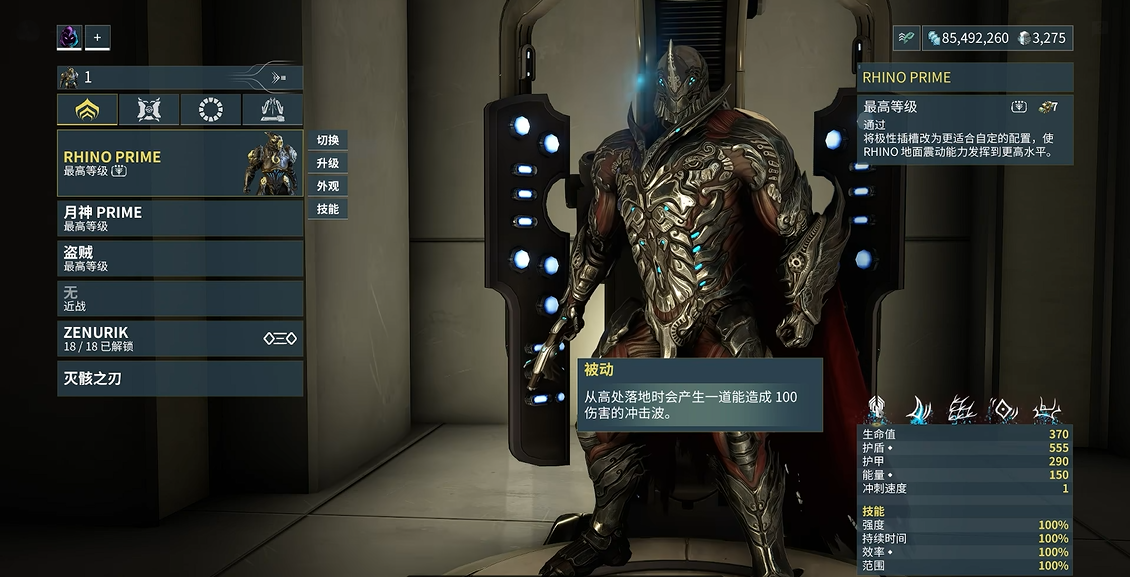Switch to the segmented ring icon tab

(x=211, y=110)
